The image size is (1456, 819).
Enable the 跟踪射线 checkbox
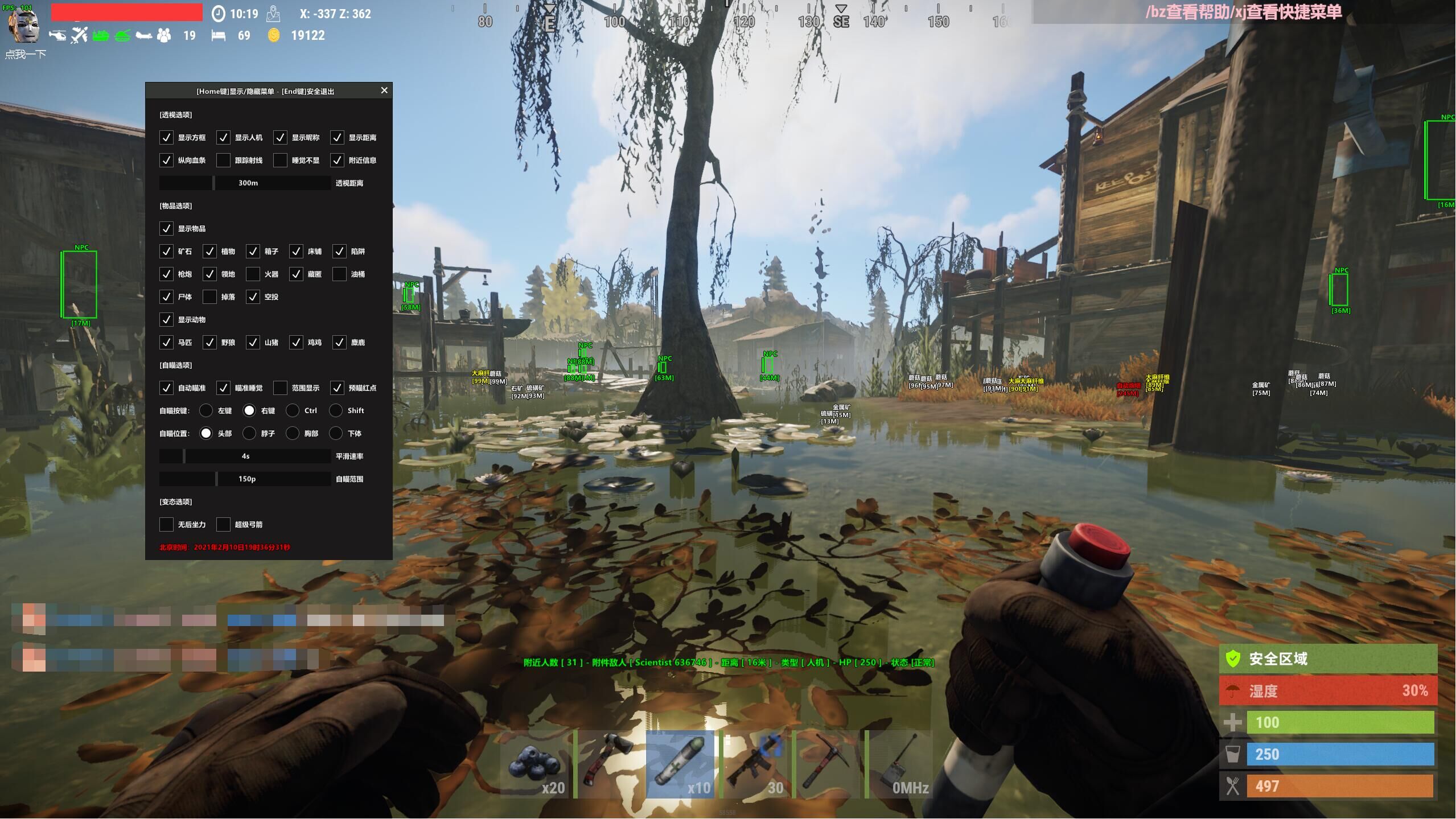click(223, 160)
